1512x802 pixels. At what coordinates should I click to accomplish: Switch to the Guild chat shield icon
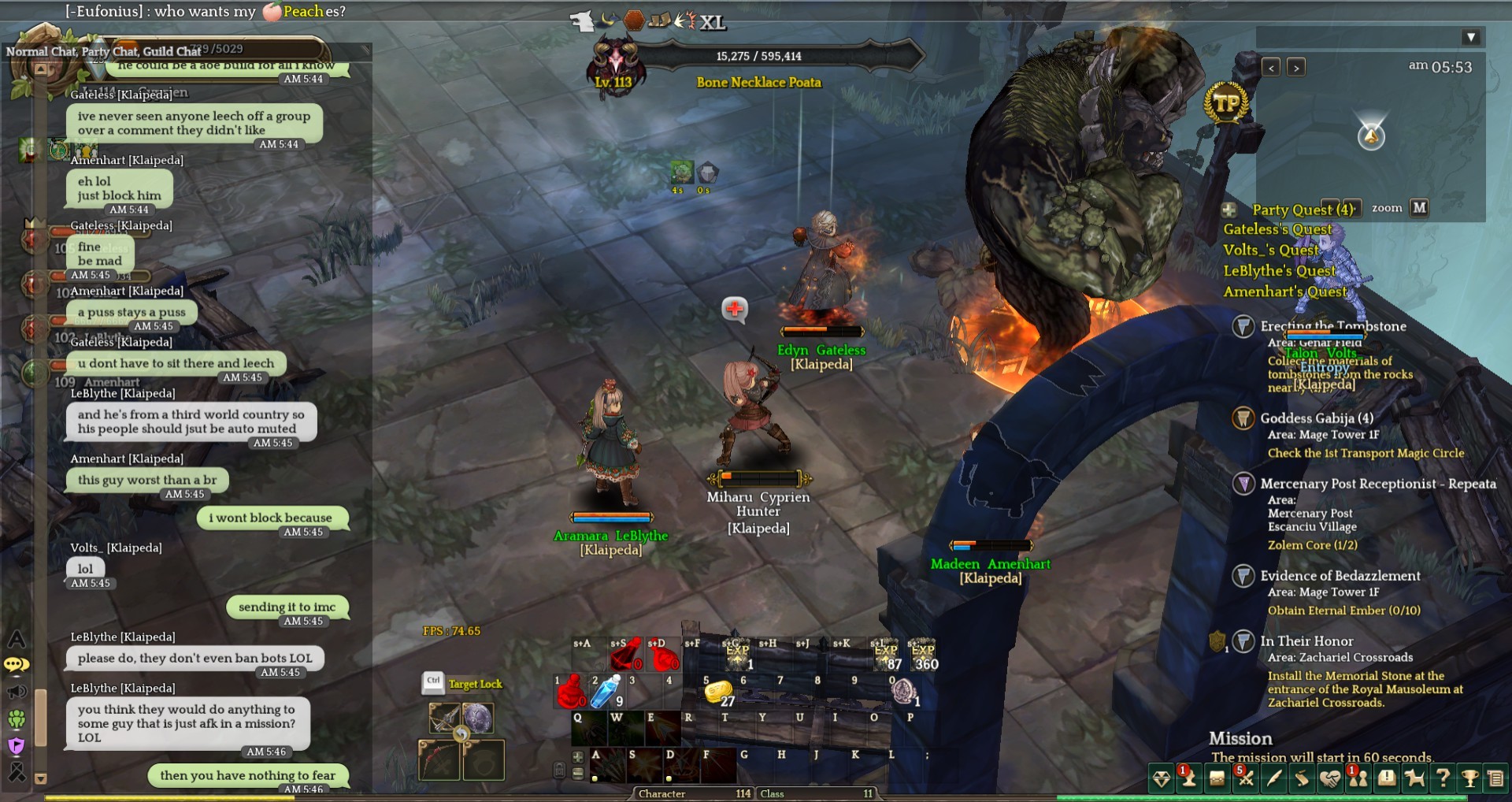[x=17, y=744]
